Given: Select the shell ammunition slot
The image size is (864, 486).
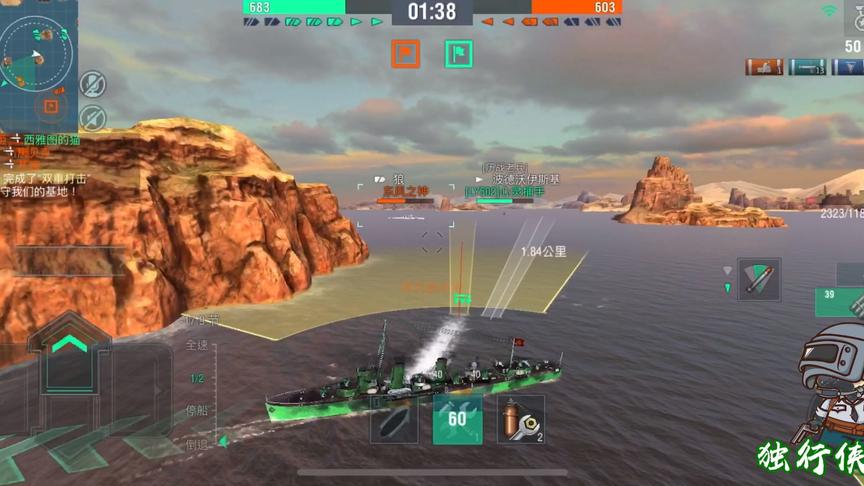Looking at the screenshot, I should coord(394,419).
